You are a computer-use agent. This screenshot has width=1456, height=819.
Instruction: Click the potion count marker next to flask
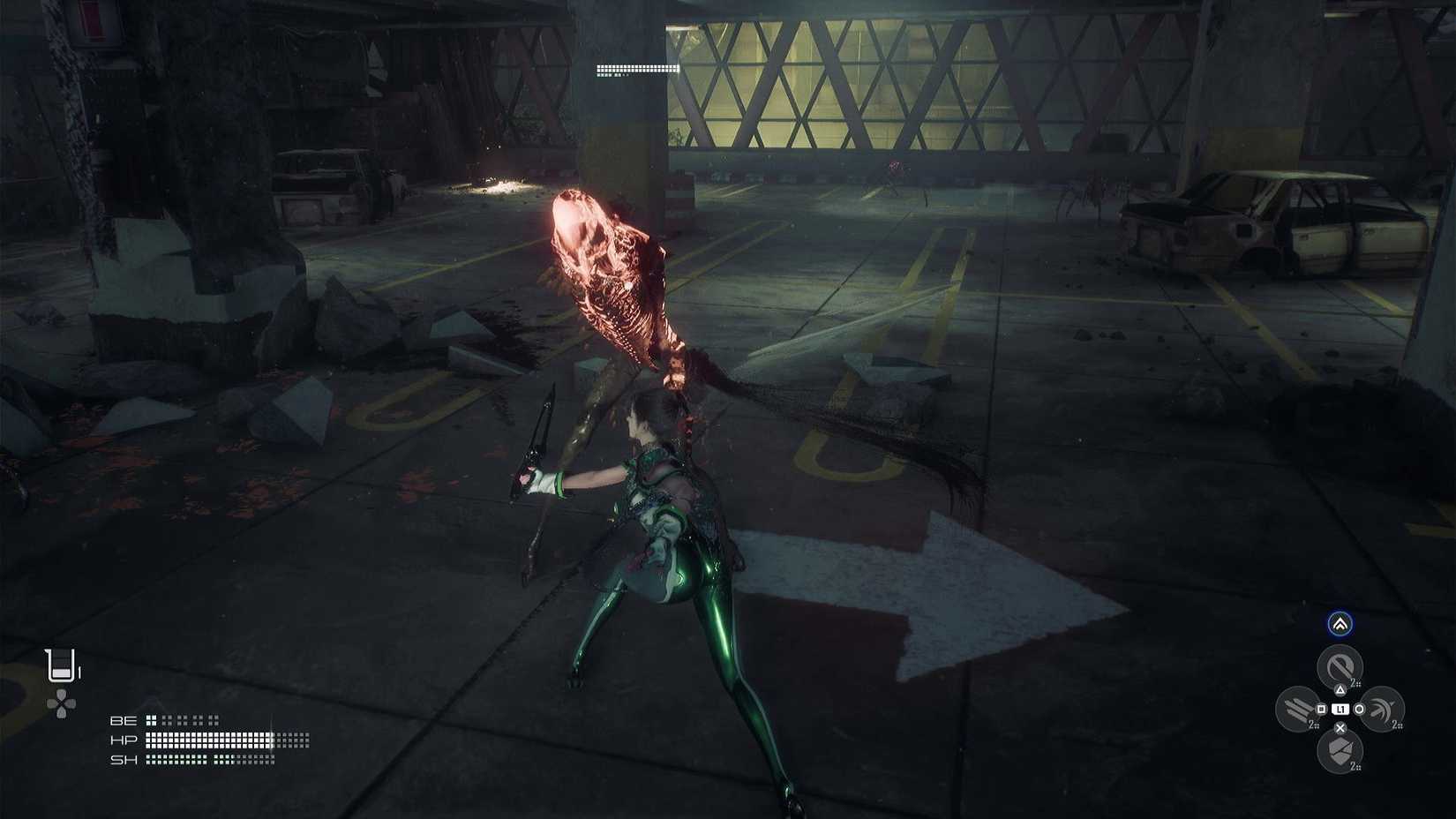pos(79,671)
